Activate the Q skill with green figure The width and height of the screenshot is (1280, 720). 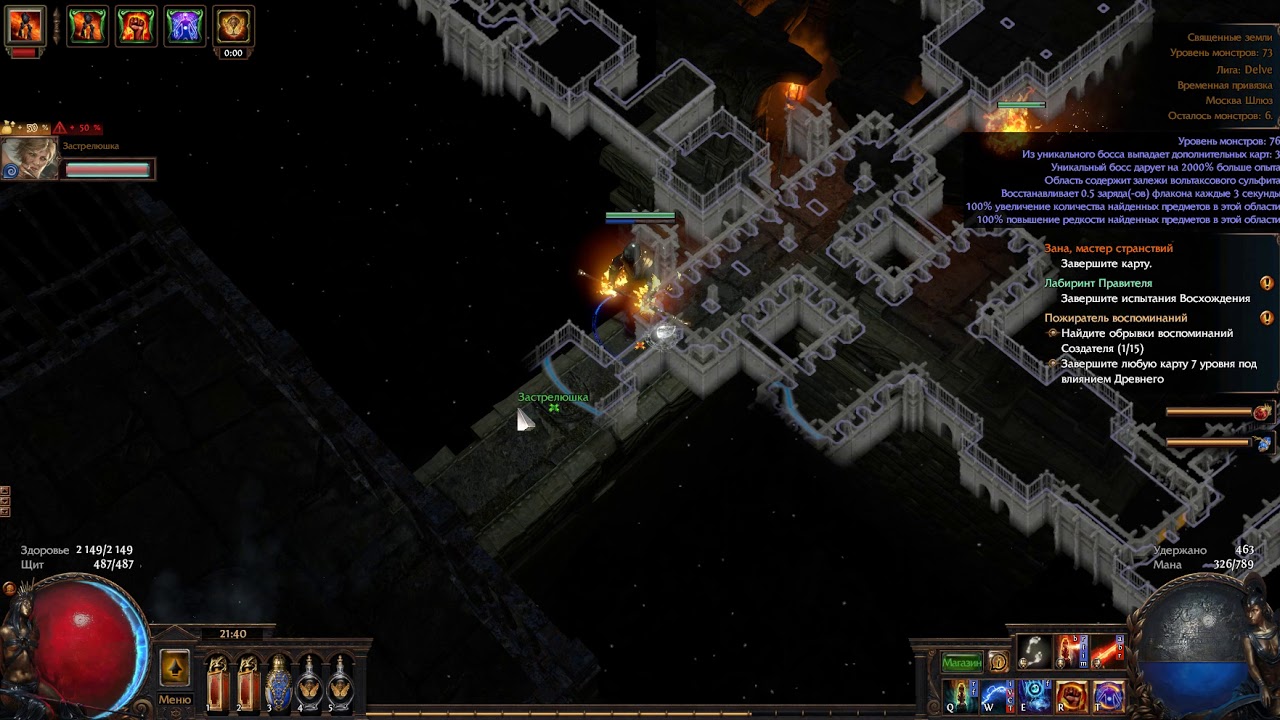point(961,695)
